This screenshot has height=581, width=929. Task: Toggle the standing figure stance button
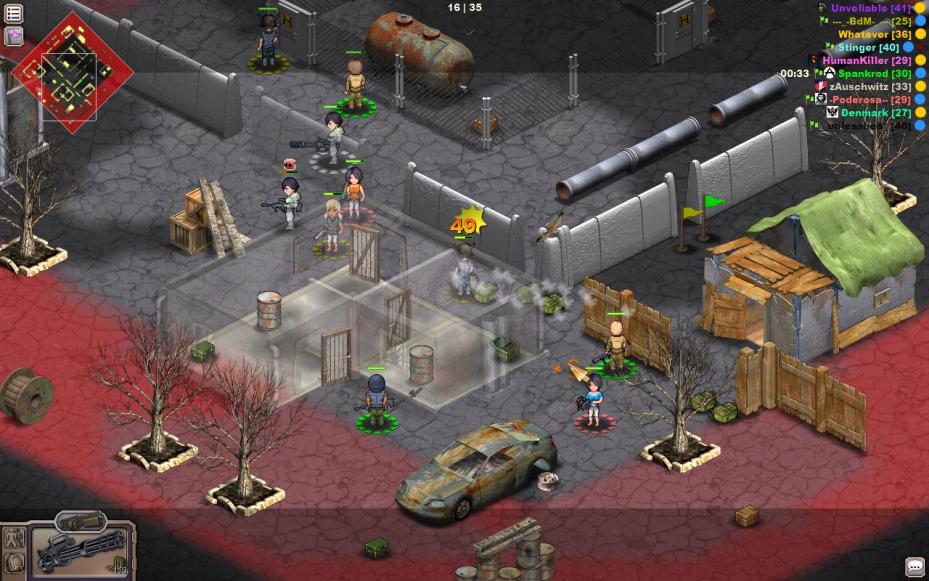click(14, 537)
